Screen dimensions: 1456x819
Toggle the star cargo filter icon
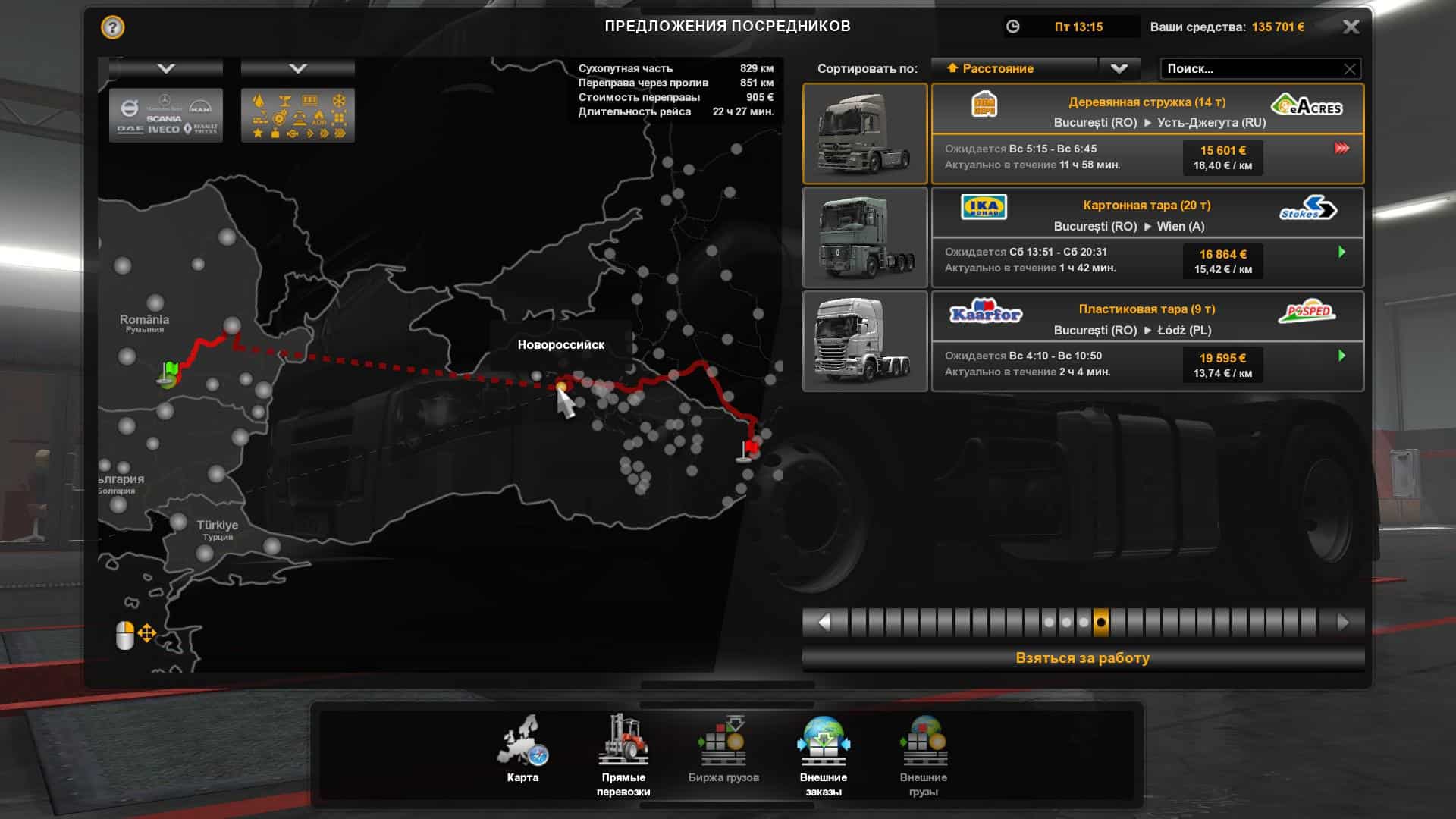tap(258, 133)
